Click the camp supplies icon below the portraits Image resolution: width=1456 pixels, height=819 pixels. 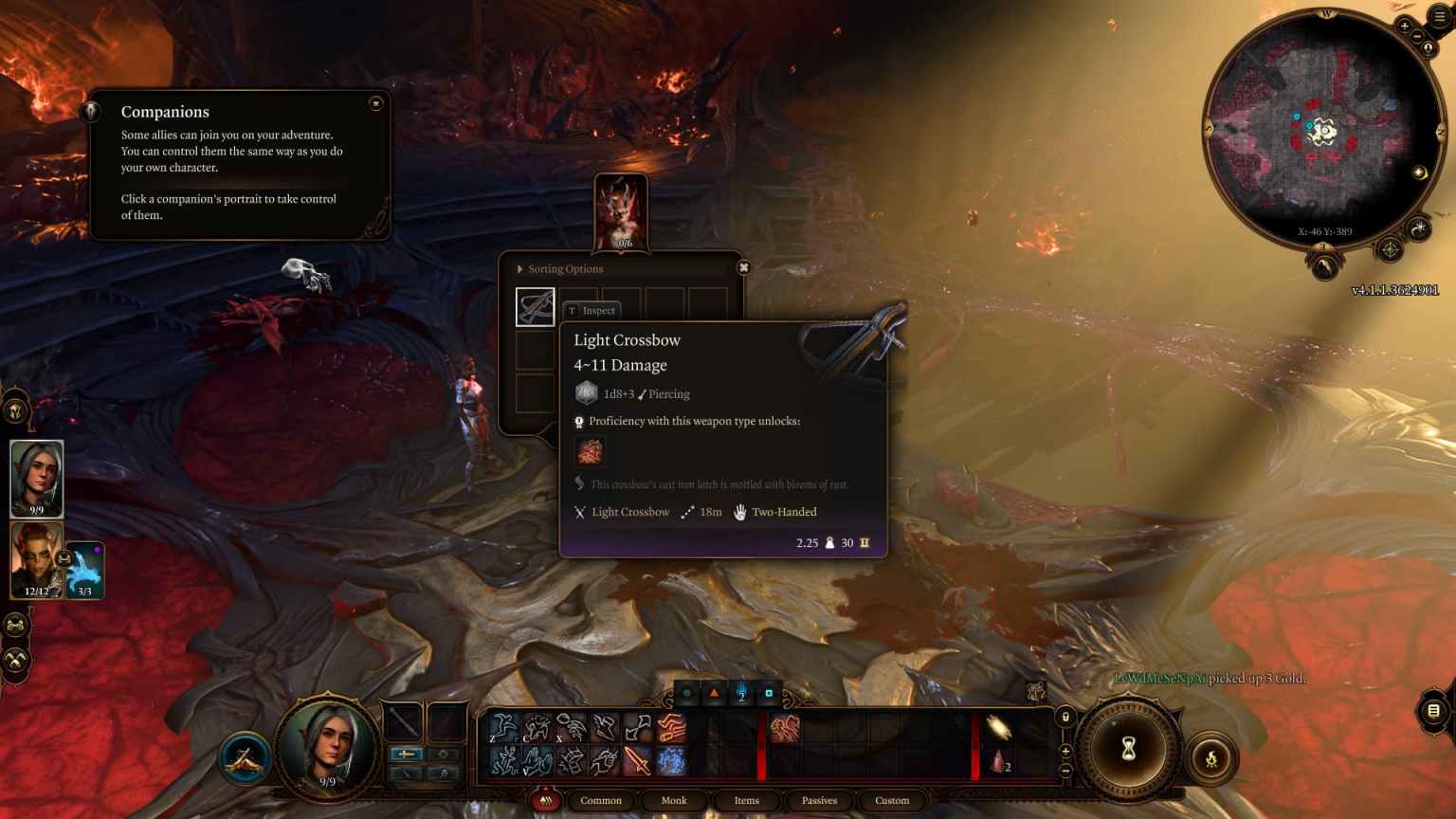pos(14,625)
